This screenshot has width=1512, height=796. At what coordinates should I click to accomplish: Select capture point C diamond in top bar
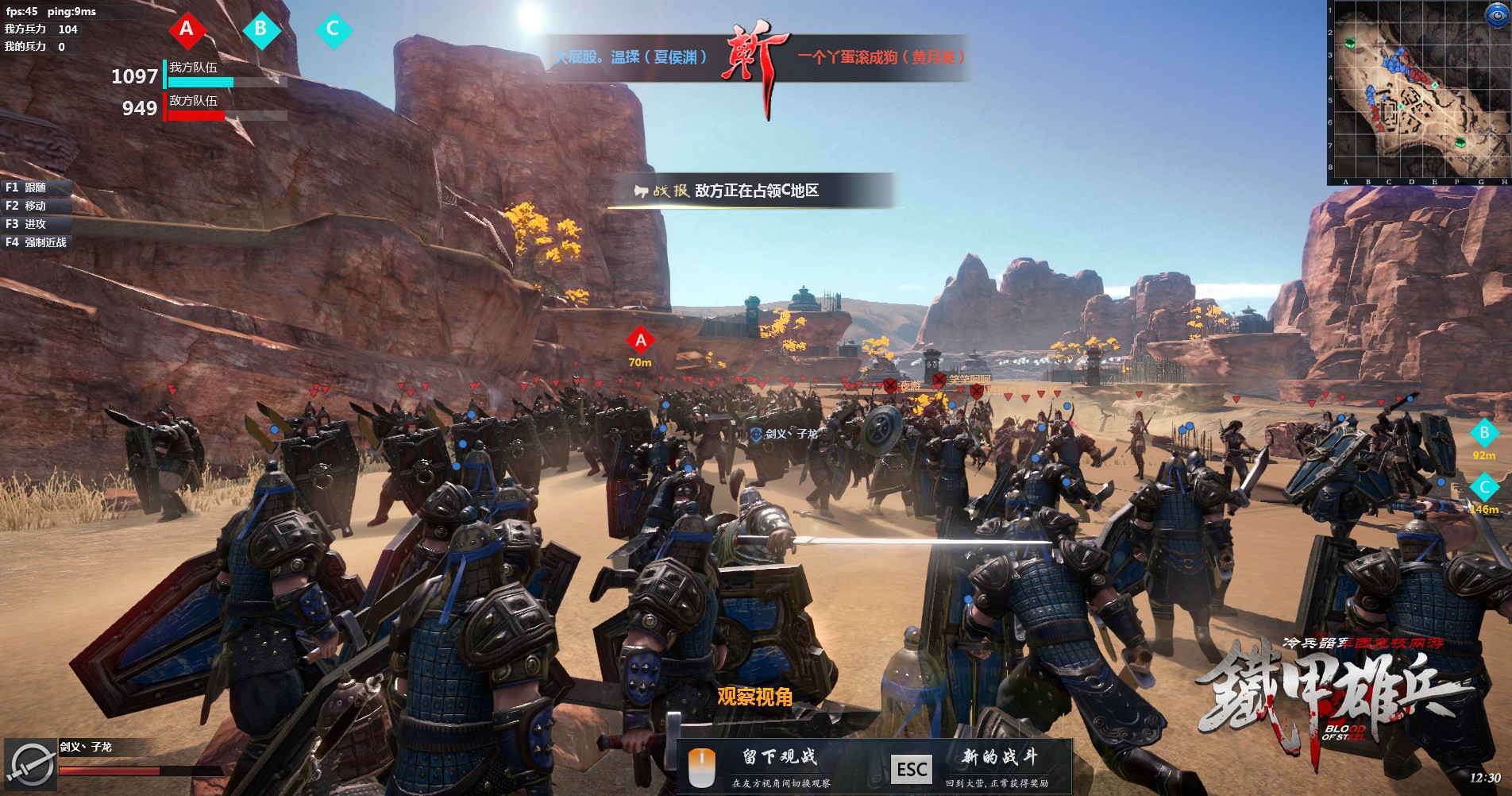[333, 29]
